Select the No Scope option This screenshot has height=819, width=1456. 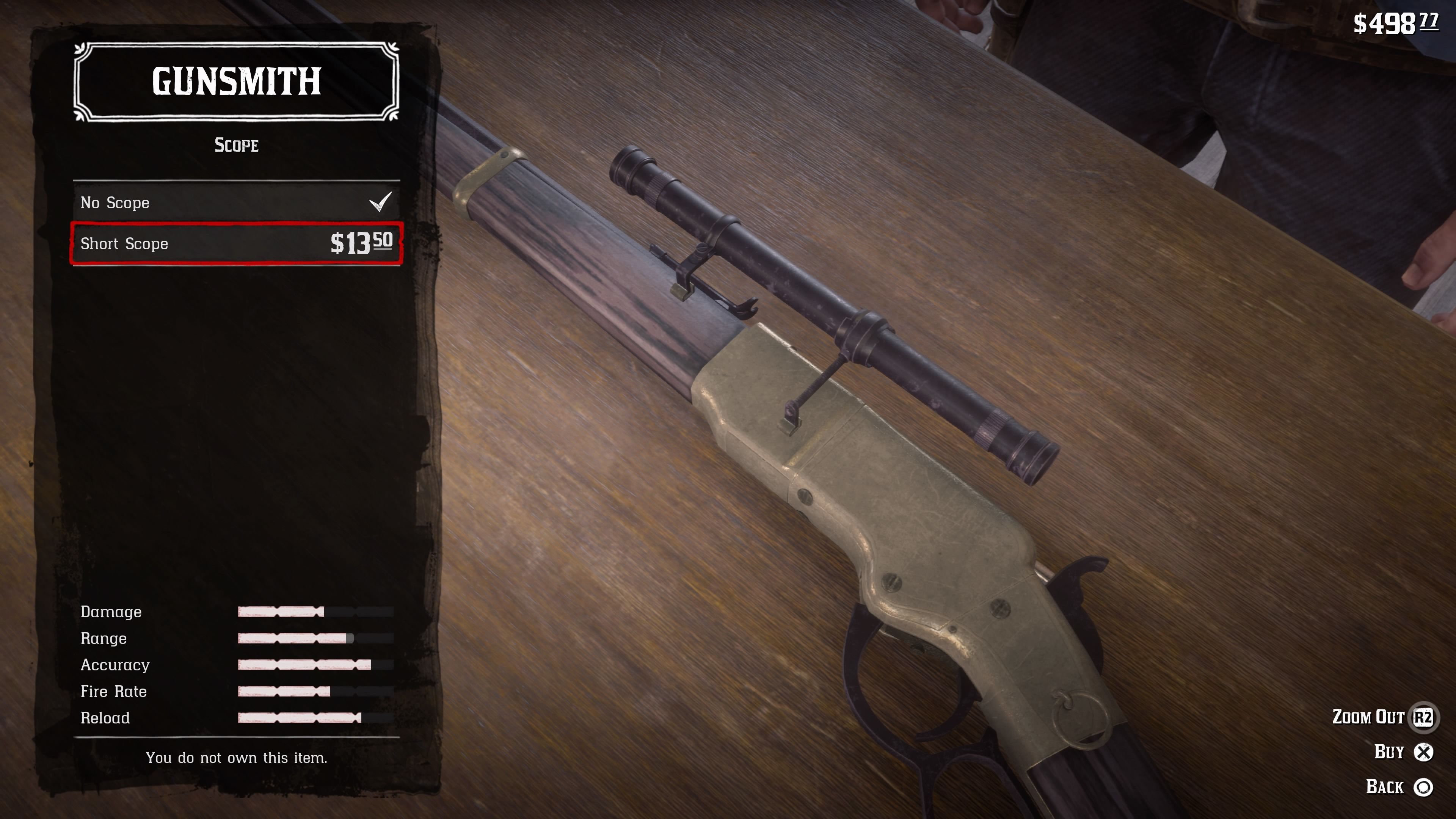pos(169,202)
